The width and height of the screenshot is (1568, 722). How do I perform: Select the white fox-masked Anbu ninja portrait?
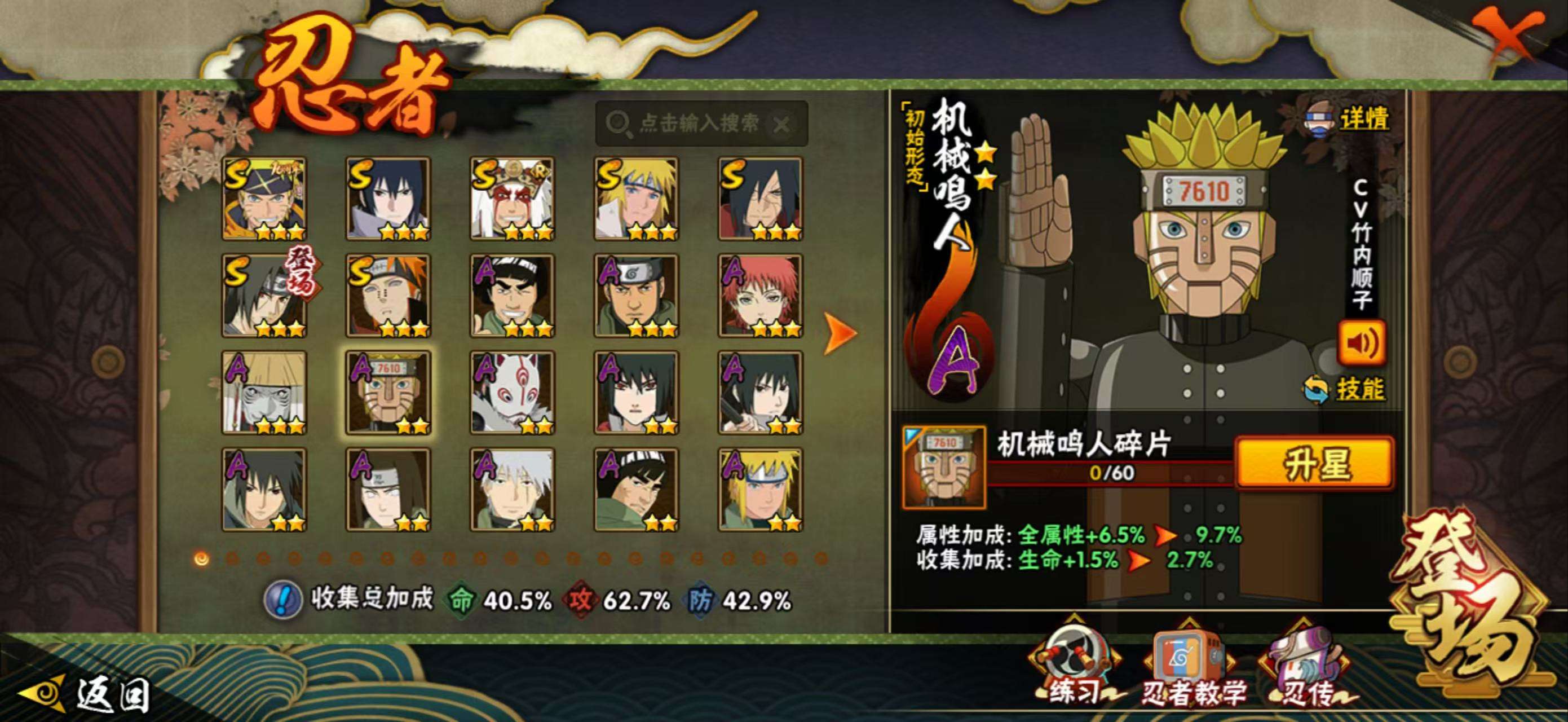(x=512, y=393)
